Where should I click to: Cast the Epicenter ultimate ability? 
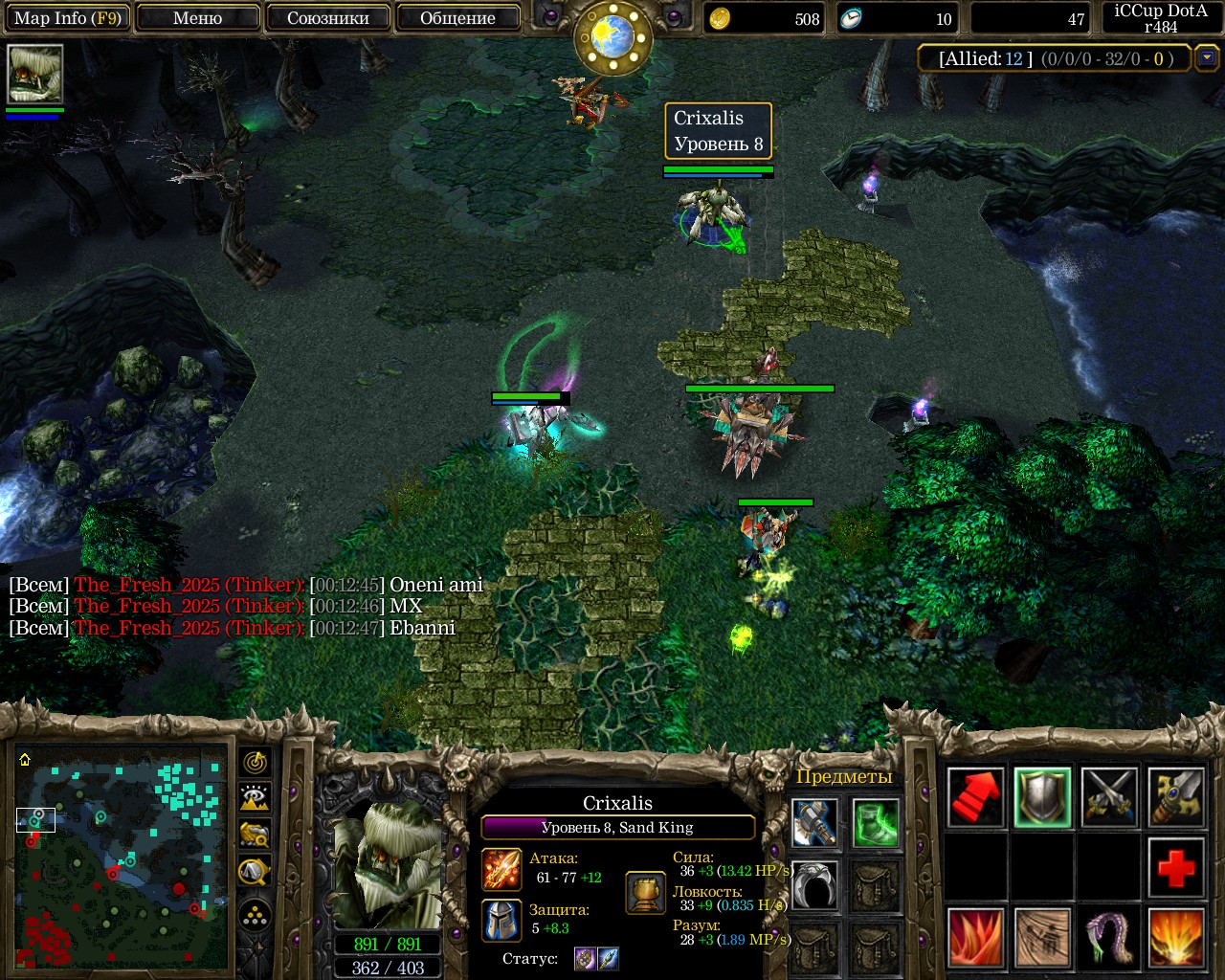1176,938
